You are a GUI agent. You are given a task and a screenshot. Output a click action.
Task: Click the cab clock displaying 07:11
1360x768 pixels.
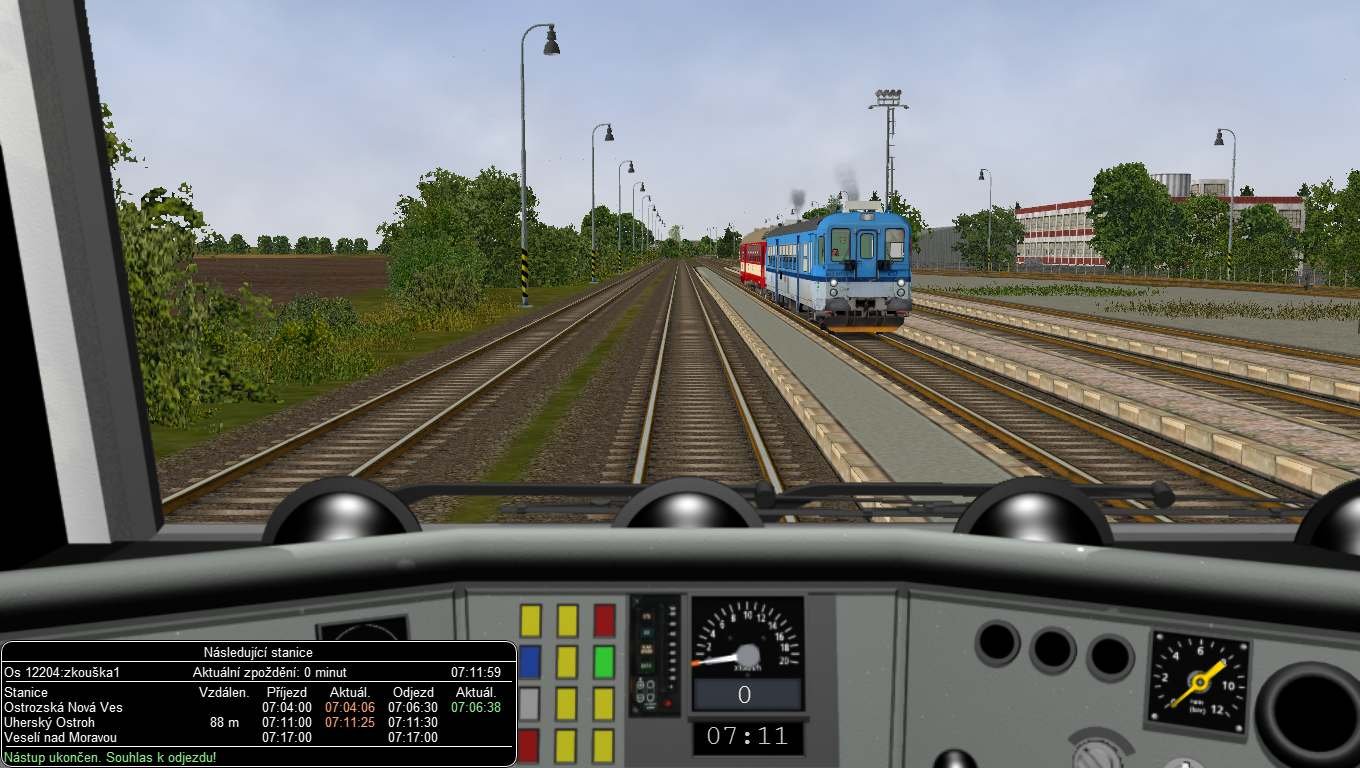(747, 736)
